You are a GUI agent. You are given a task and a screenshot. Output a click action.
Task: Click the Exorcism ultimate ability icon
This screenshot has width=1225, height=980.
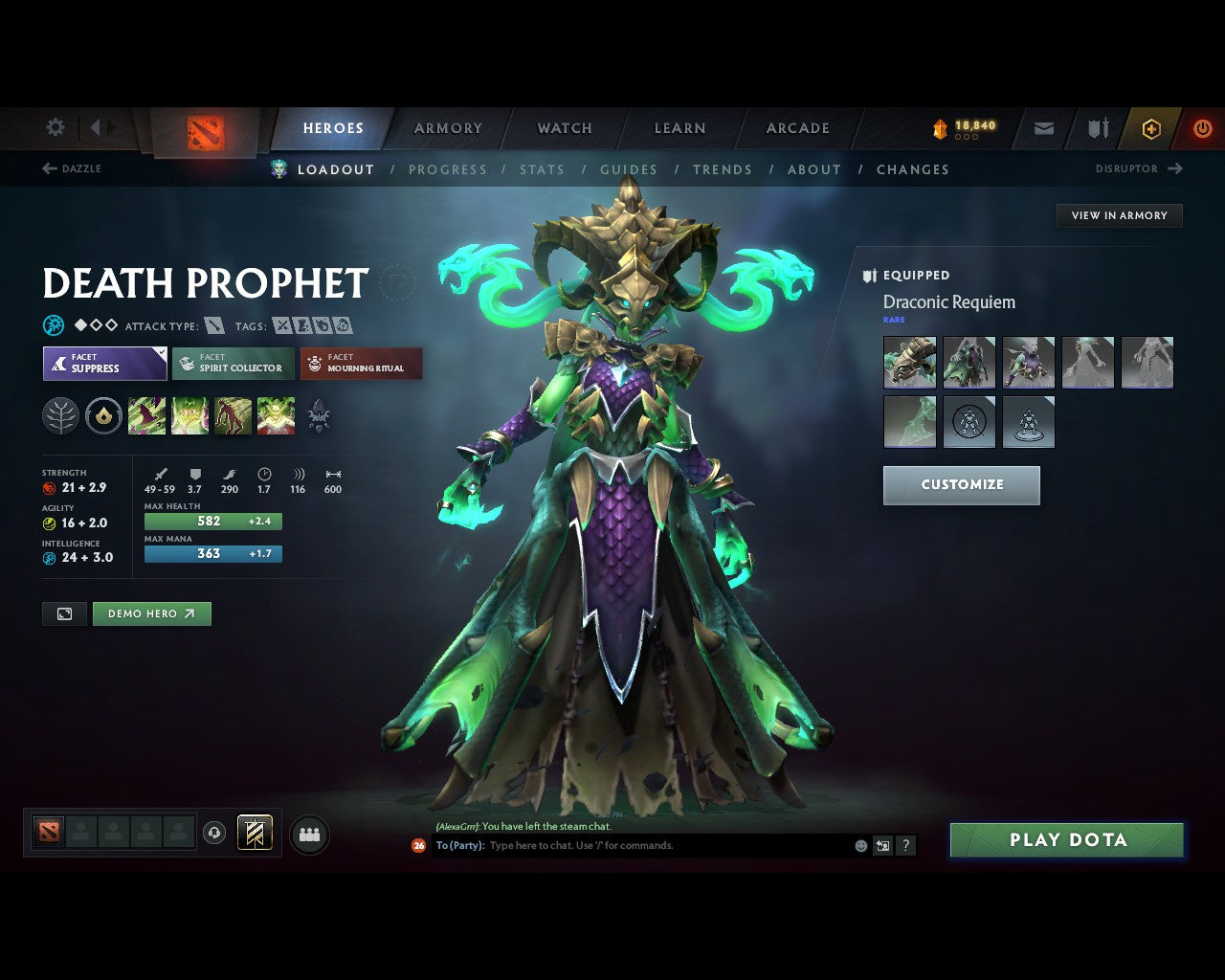(x=276, y=415)
